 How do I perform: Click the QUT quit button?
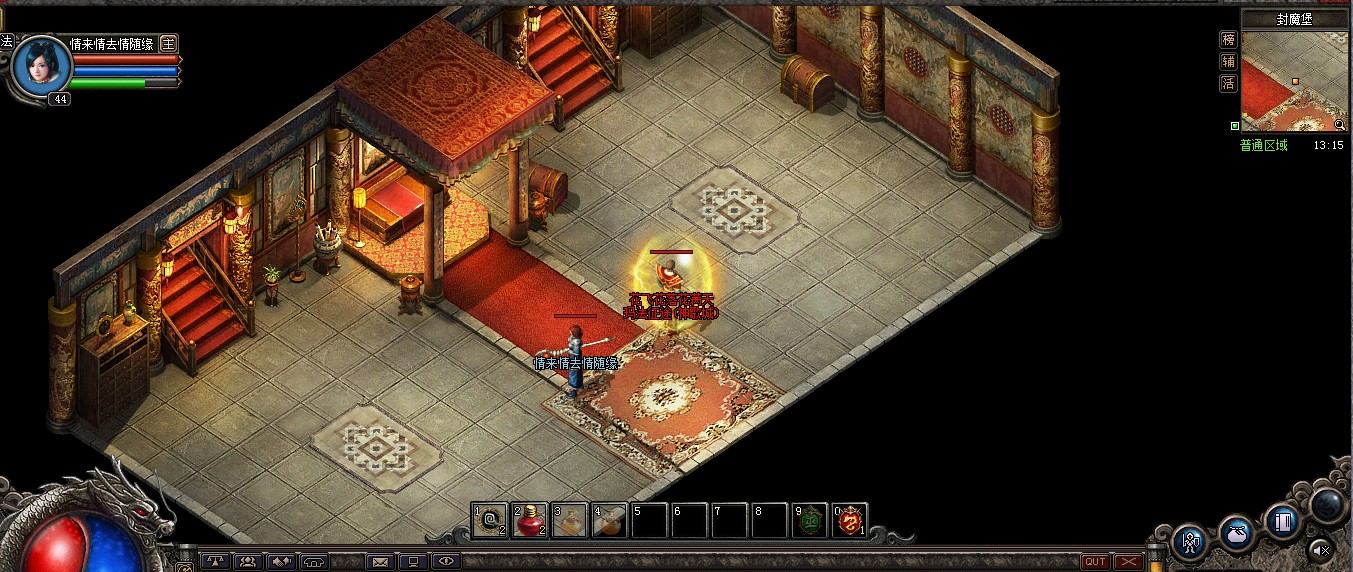point(1095,562)
